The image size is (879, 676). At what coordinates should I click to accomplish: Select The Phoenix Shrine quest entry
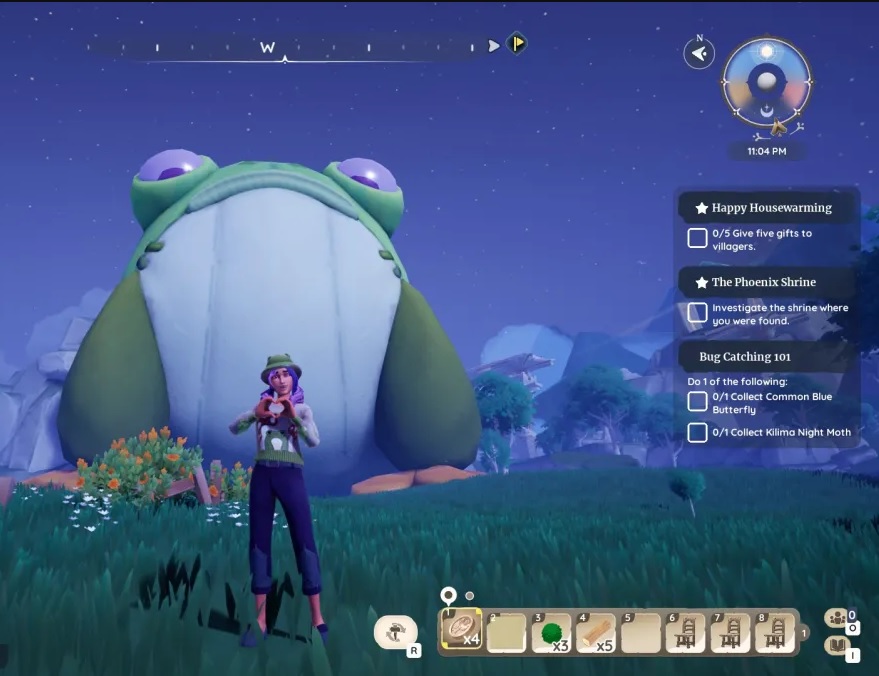[763, 282]
